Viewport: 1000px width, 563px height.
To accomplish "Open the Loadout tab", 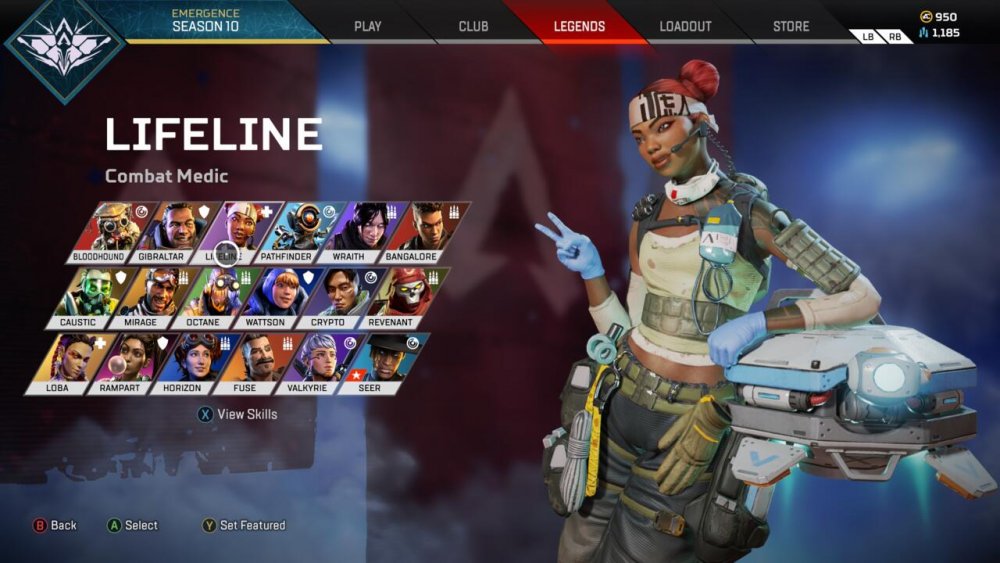I will tap(685, 26).
